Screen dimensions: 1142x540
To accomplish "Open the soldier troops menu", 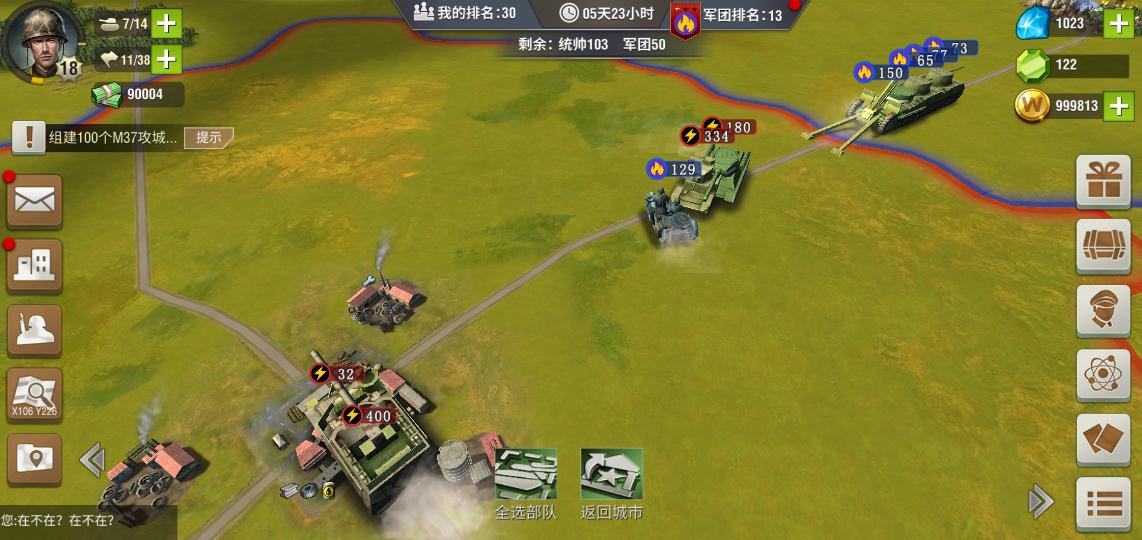I will click(35, 330).
